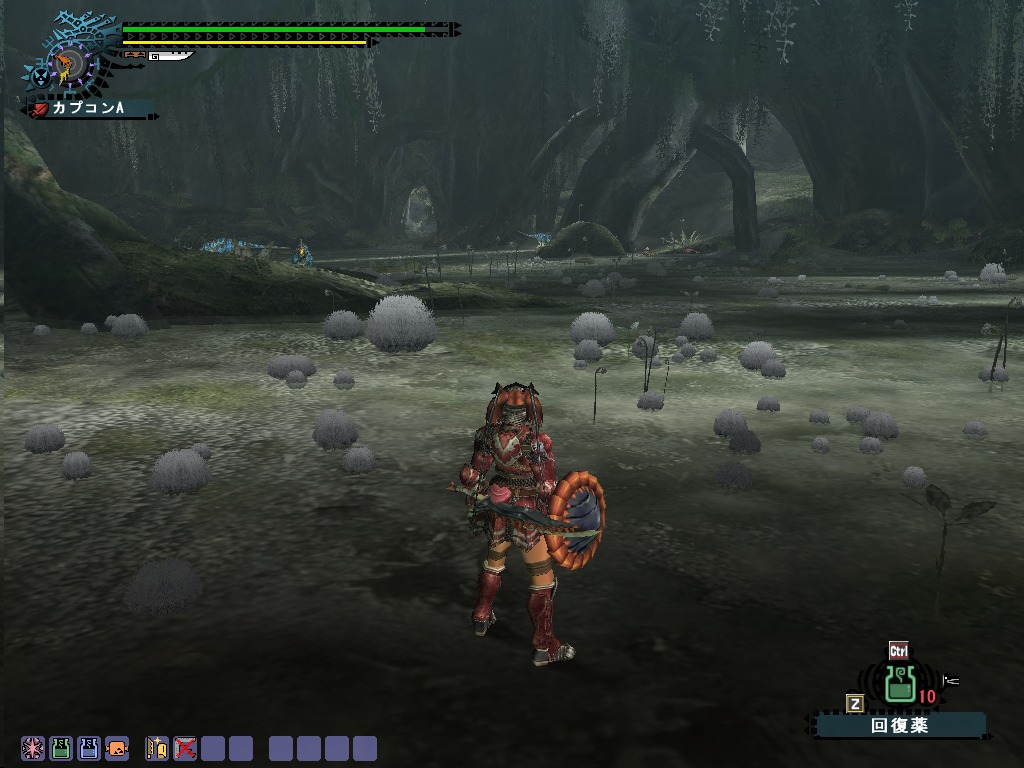
Task: Select the orange meat shortcut slot
Action: (117, 748)
